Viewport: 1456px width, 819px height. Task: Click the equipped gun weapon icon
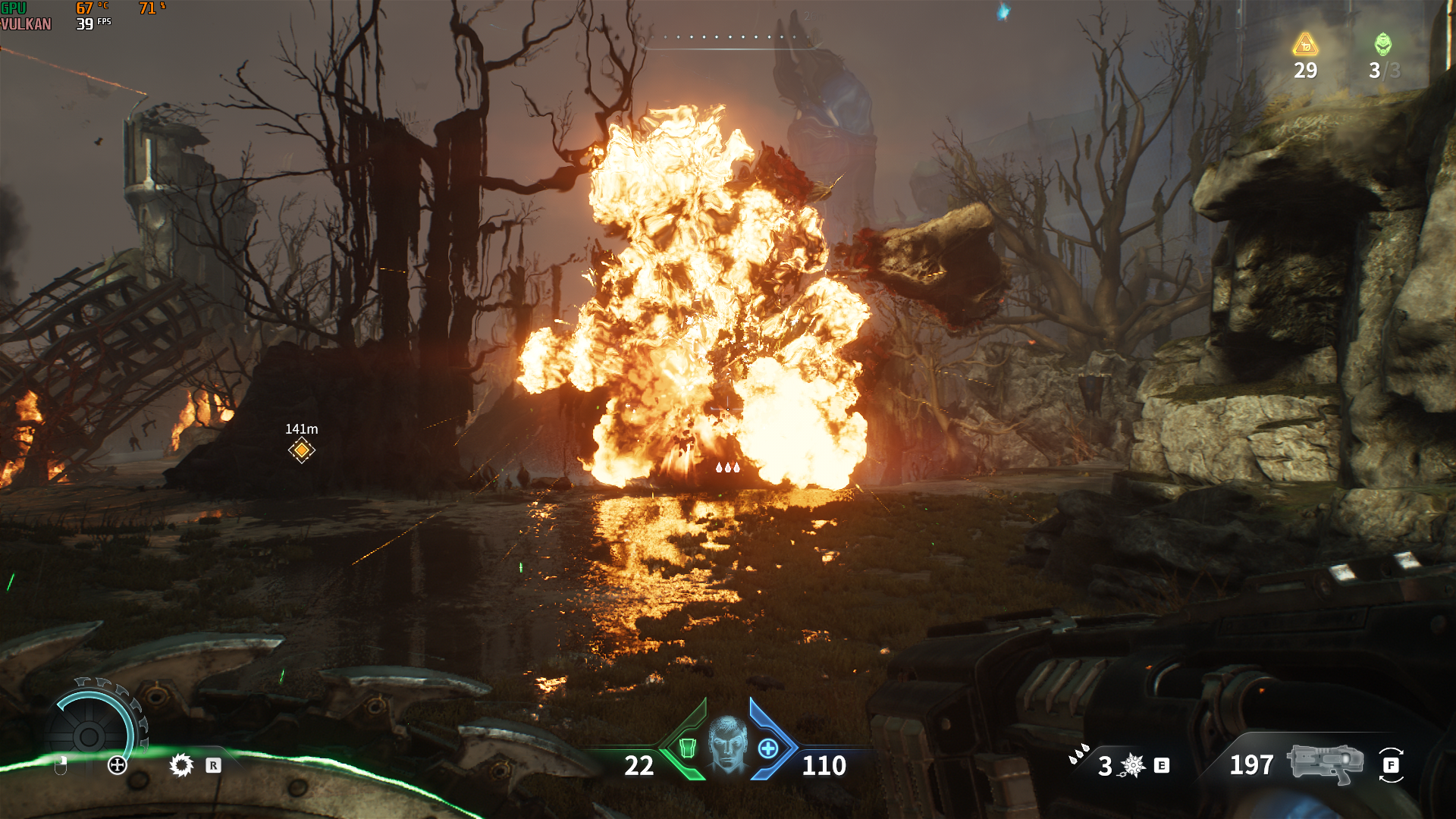pos(1325,763)
